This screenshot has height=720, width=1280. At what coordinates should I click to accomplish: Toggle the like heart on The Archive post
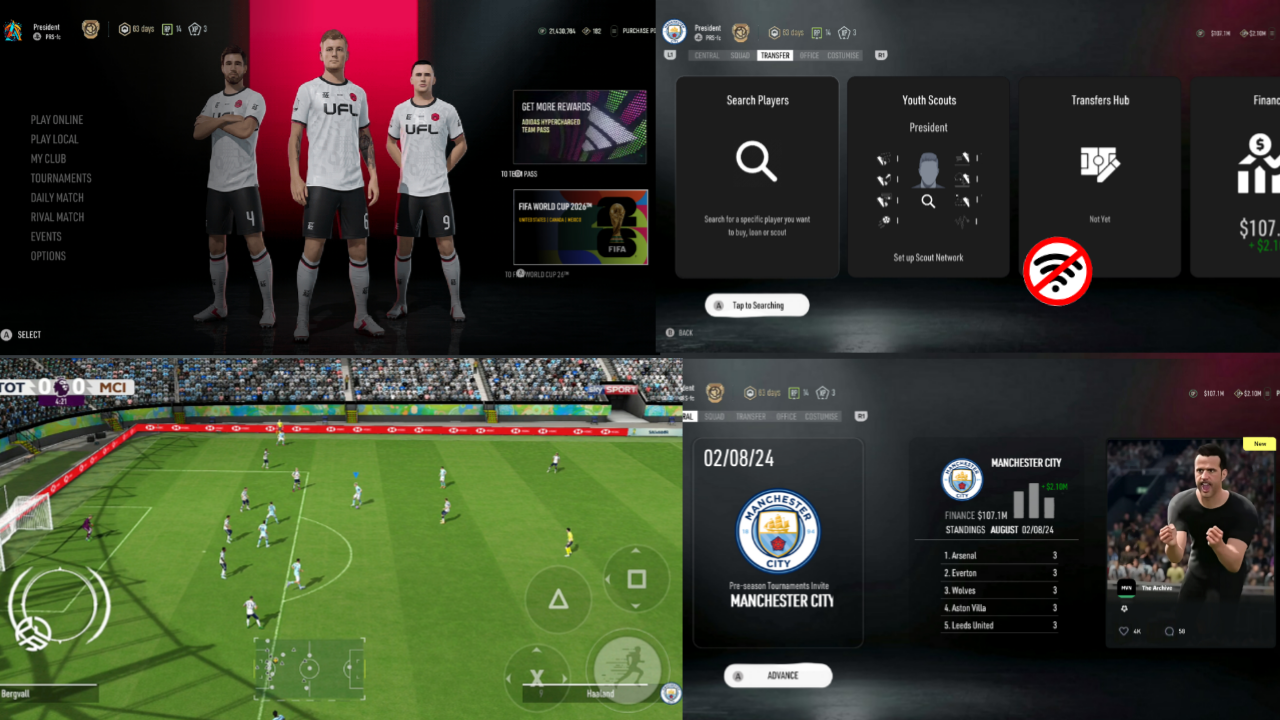1122,630
